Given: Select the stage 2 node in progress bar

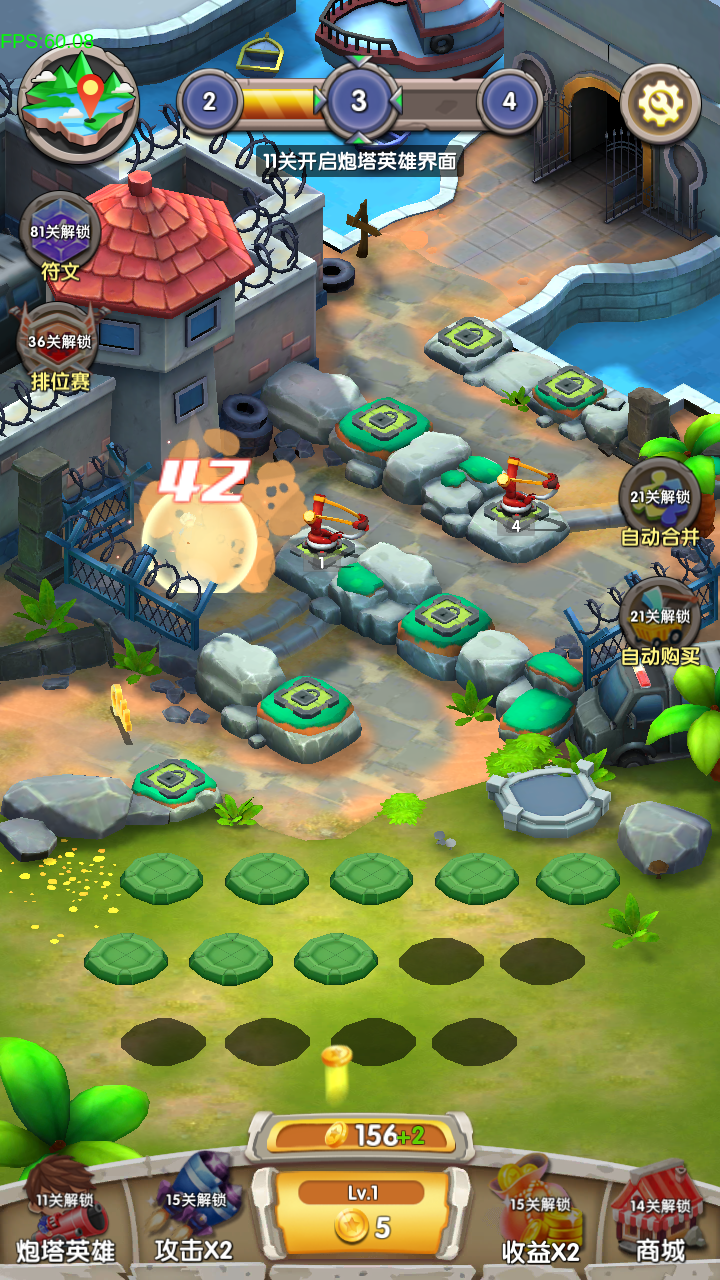Looking at the screenshot, I should (x=209, y=101).
